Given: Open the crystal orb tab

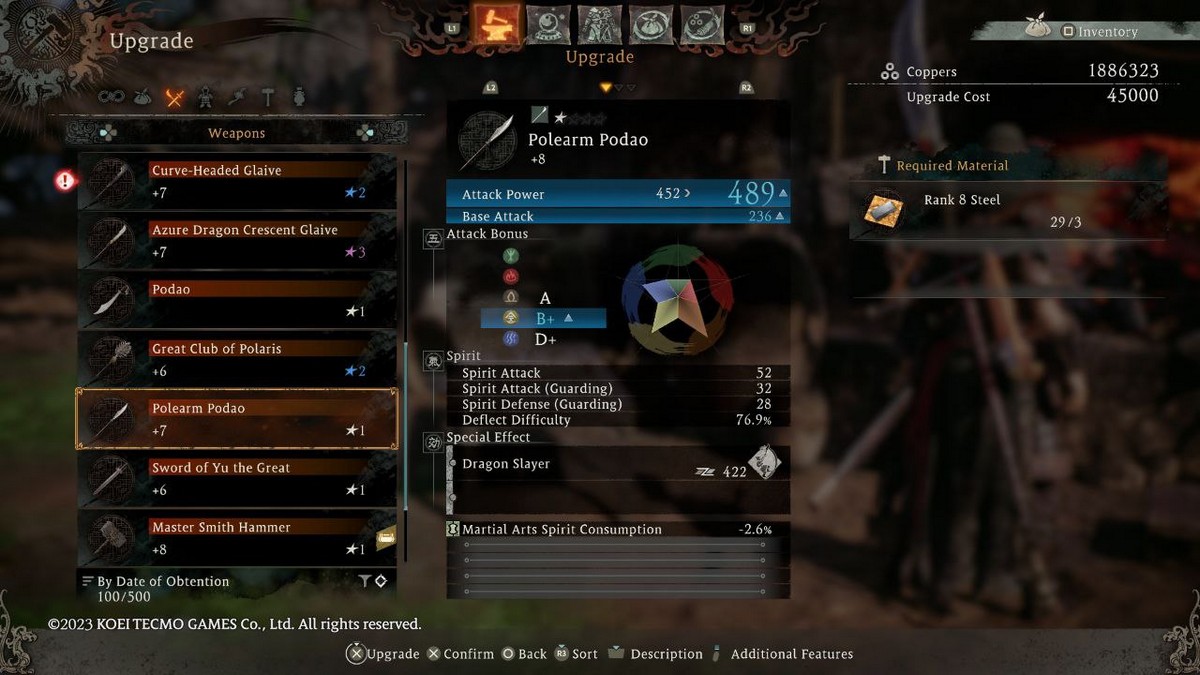Looking at the screenshot, I should point(546,24).
